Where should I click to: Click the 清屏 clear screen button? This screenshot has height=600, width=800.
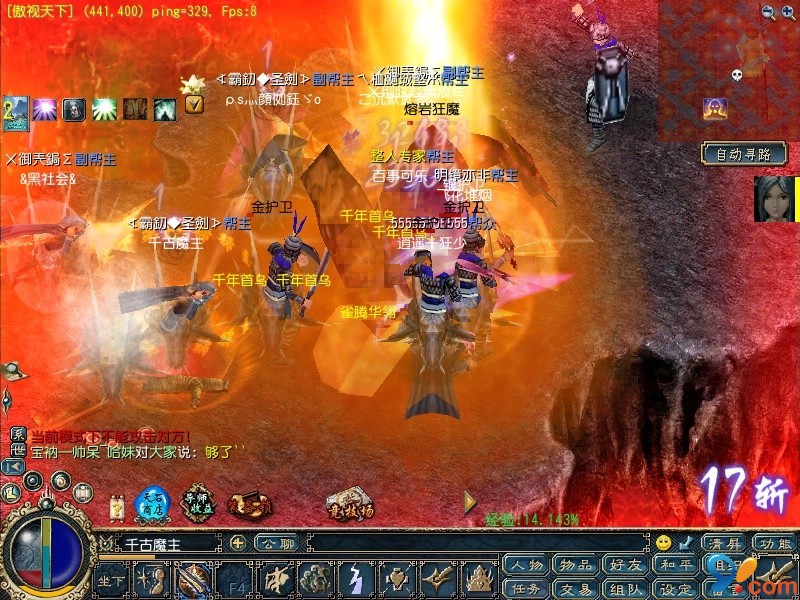click(725, 543)
